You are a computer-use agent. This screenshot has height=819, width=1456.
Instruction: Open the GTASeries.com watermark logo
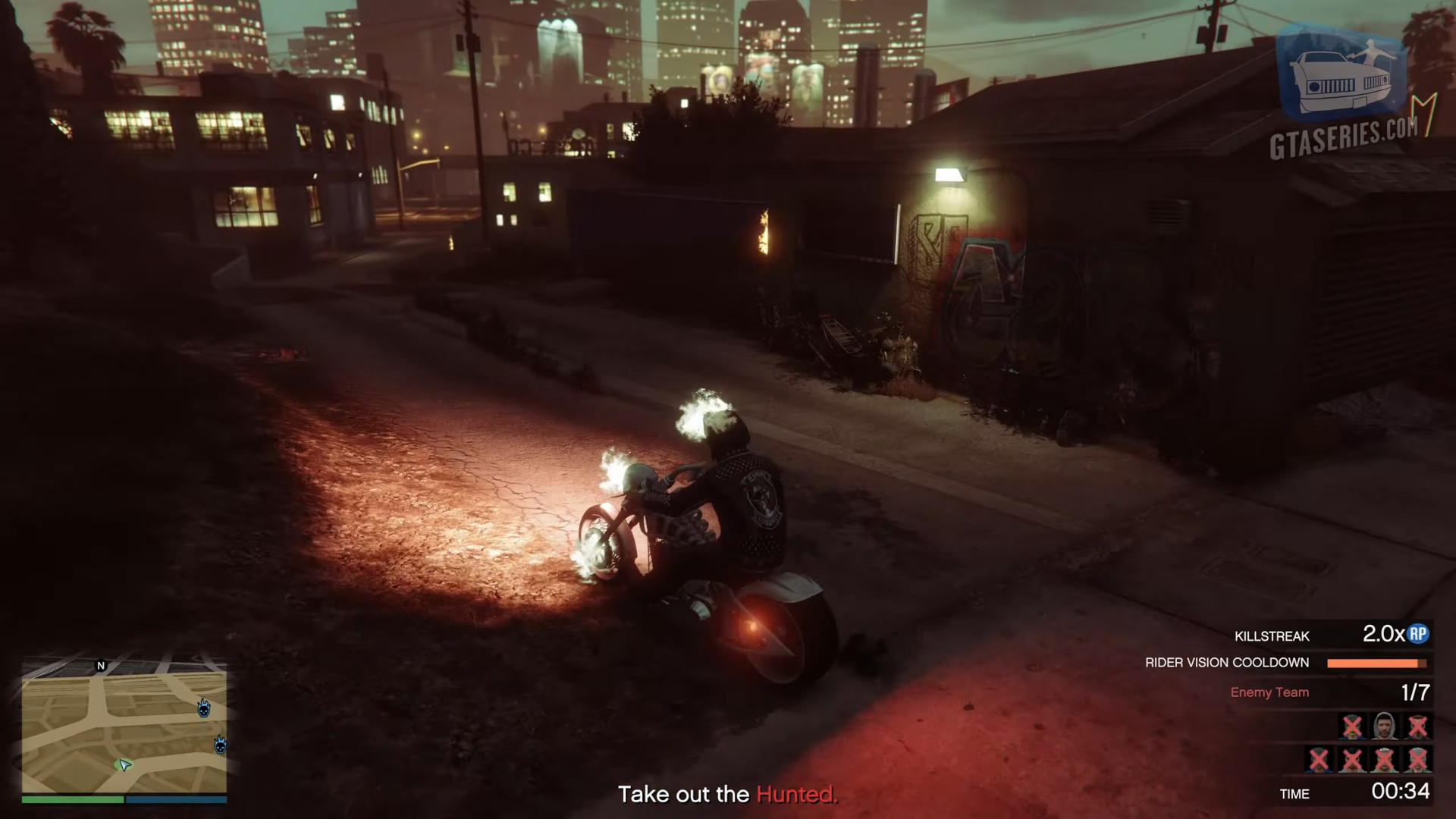[1344, 91]
